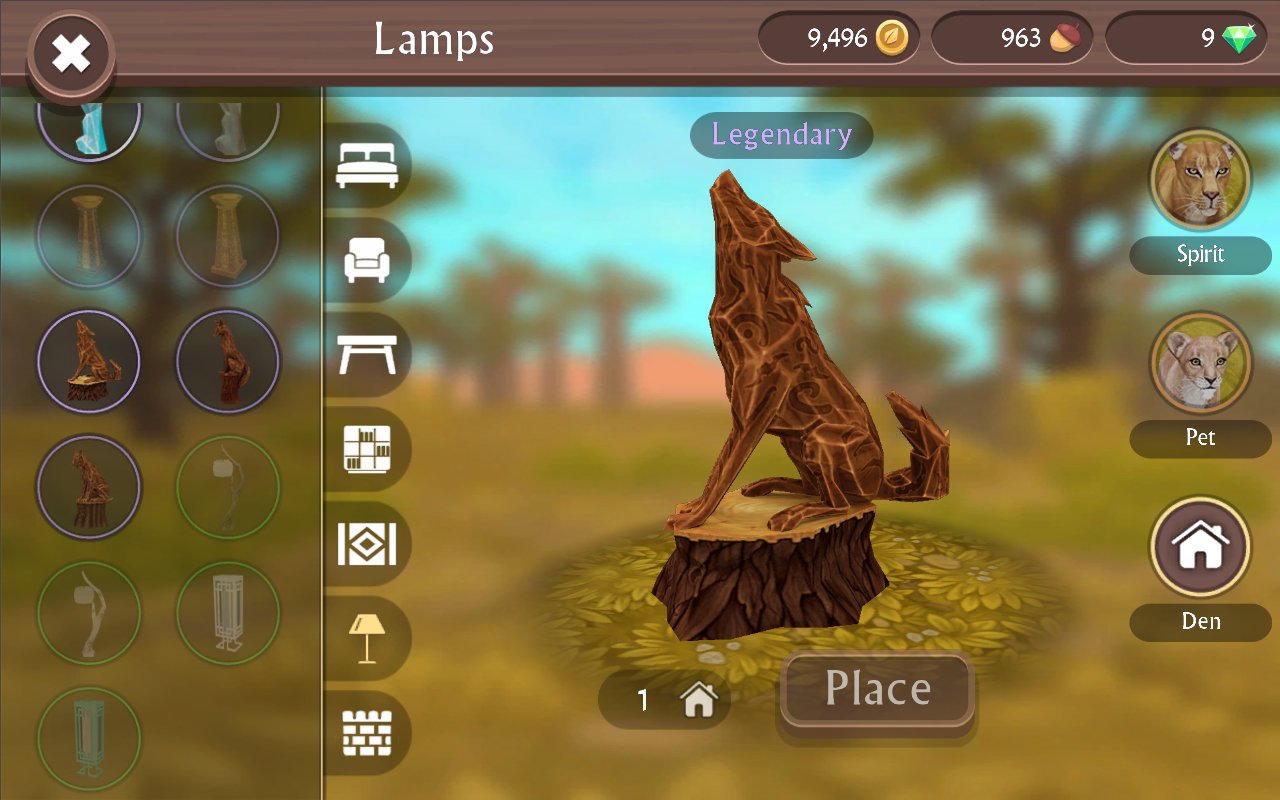Select the wolf lamp on dark stump
Screen dimensions: 1280x800
coord(89,487)
